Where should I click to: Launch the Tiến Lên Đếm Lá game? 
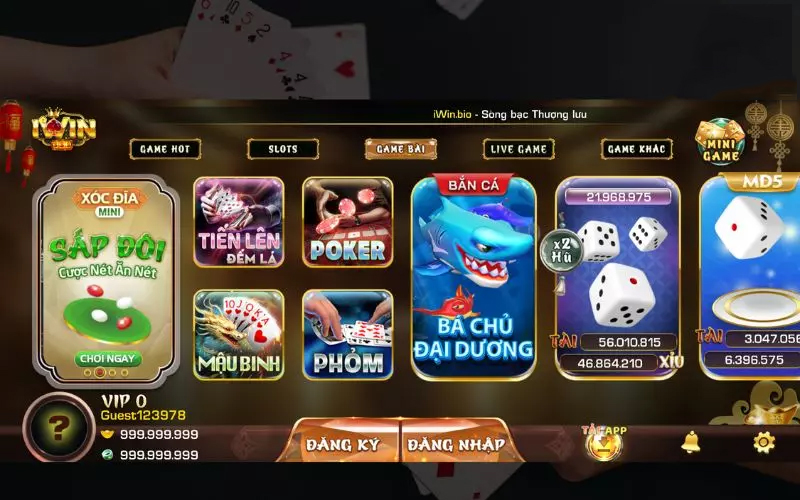coord(238,223)
